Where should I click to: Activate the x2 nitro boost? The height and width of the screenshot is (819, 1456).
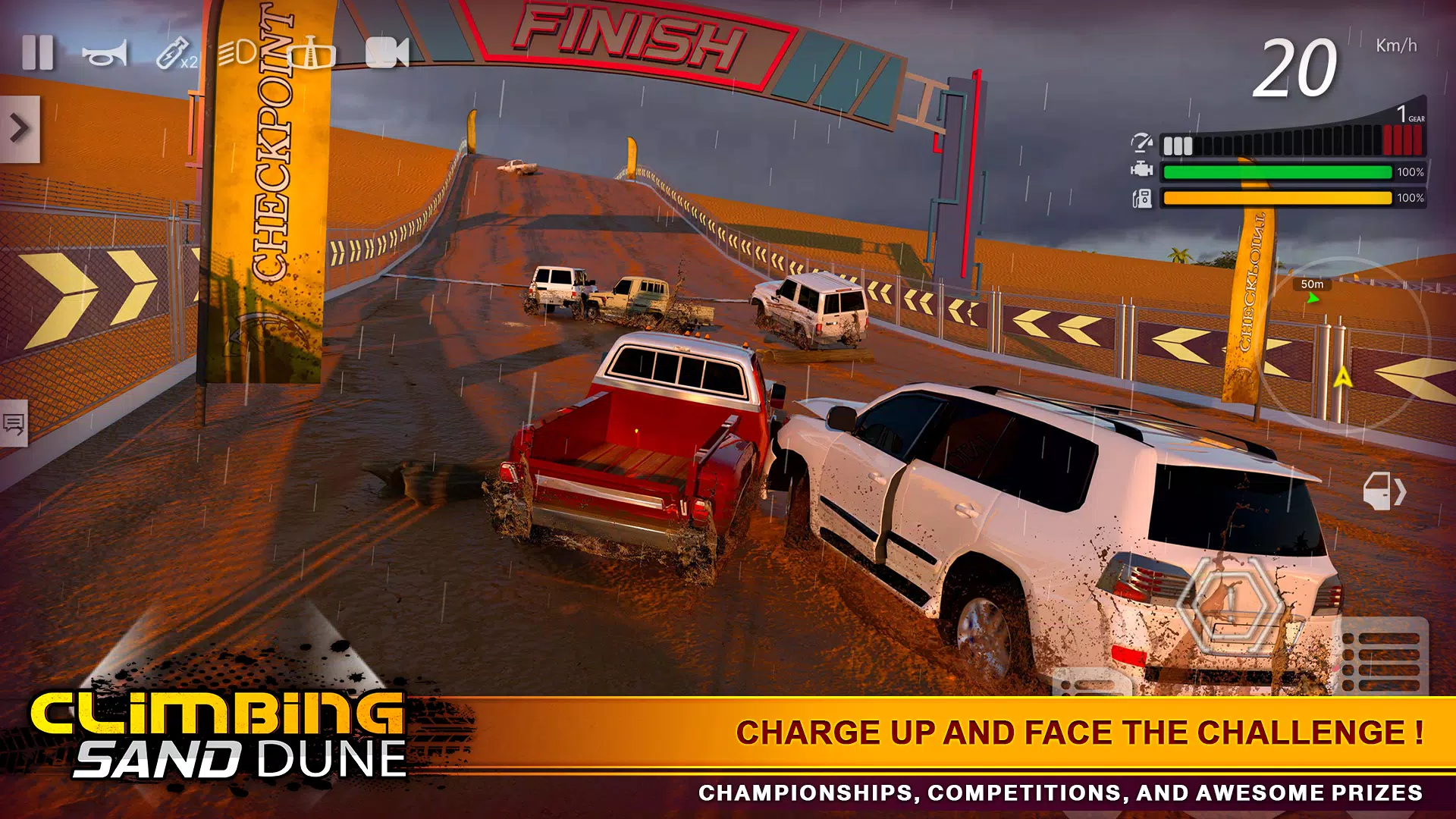click(x=168, y=53)
